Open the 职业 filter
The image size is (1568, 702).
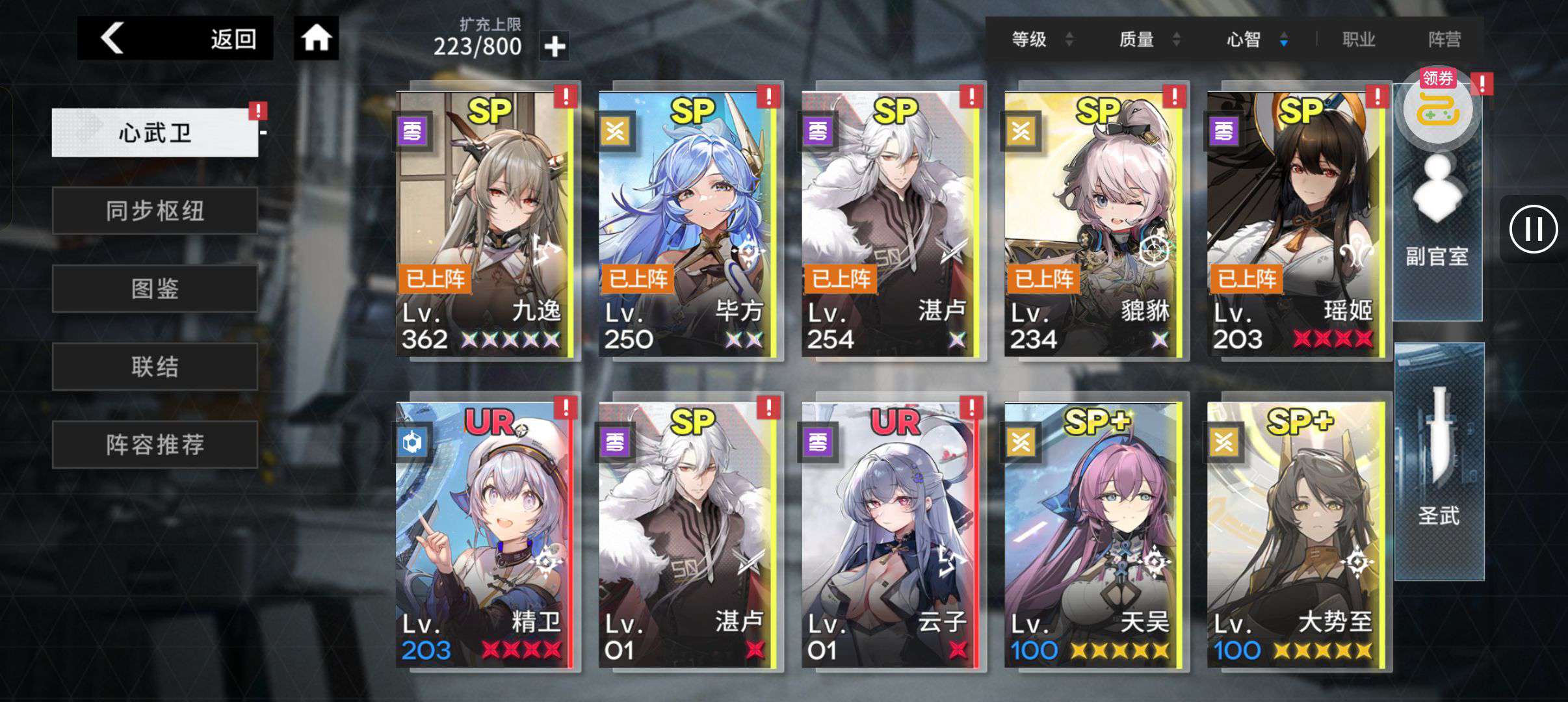point(1359,39)
